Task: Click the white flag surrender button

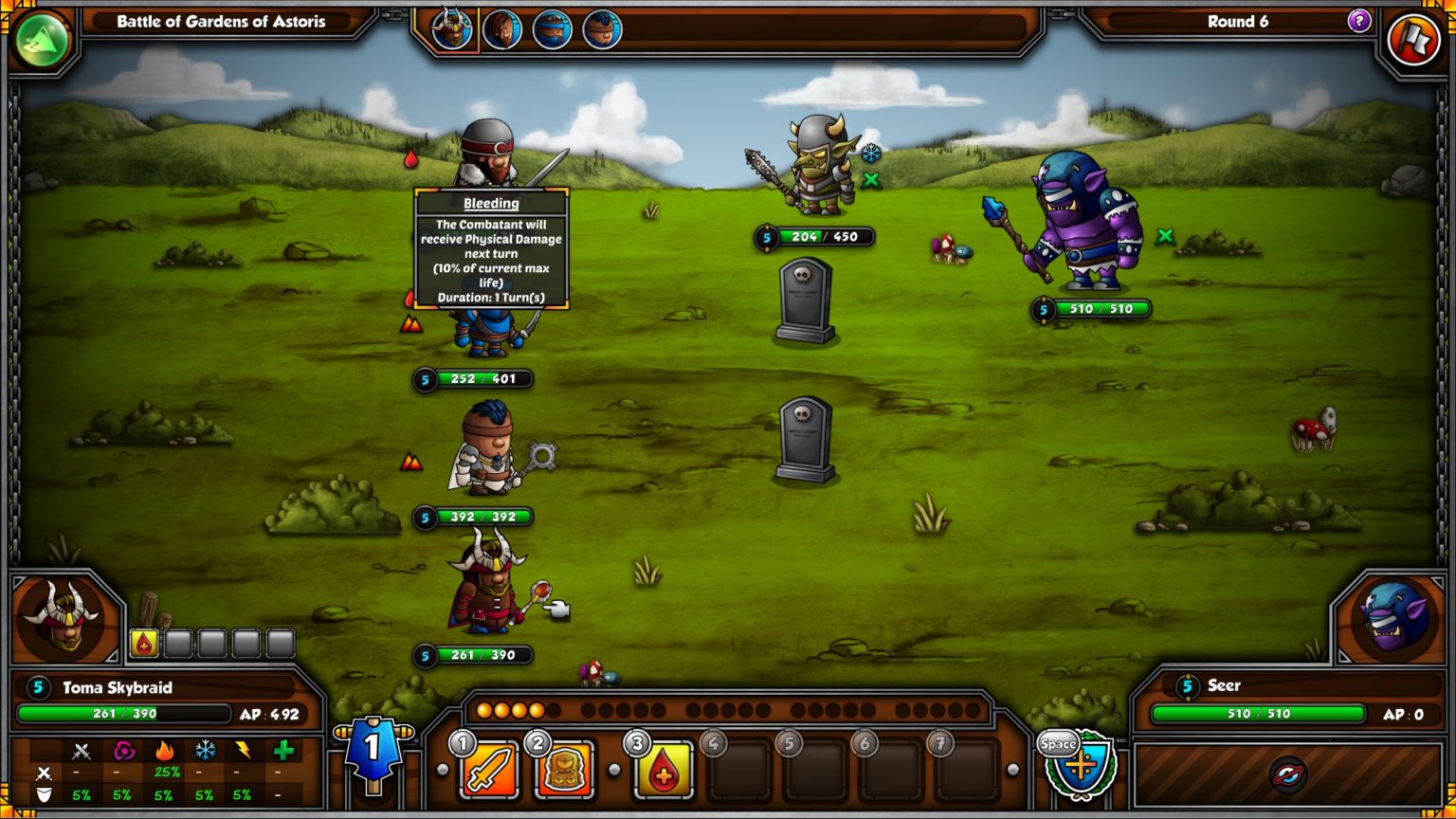Action: [1413, 40]
